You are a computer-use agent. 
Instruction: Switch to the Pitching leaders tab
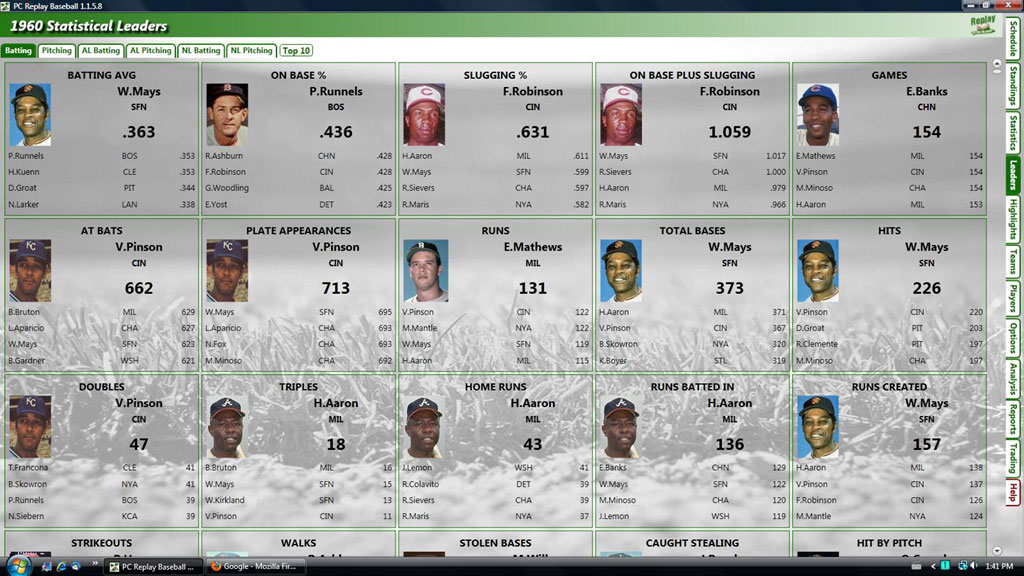click(x=57, y=50)
